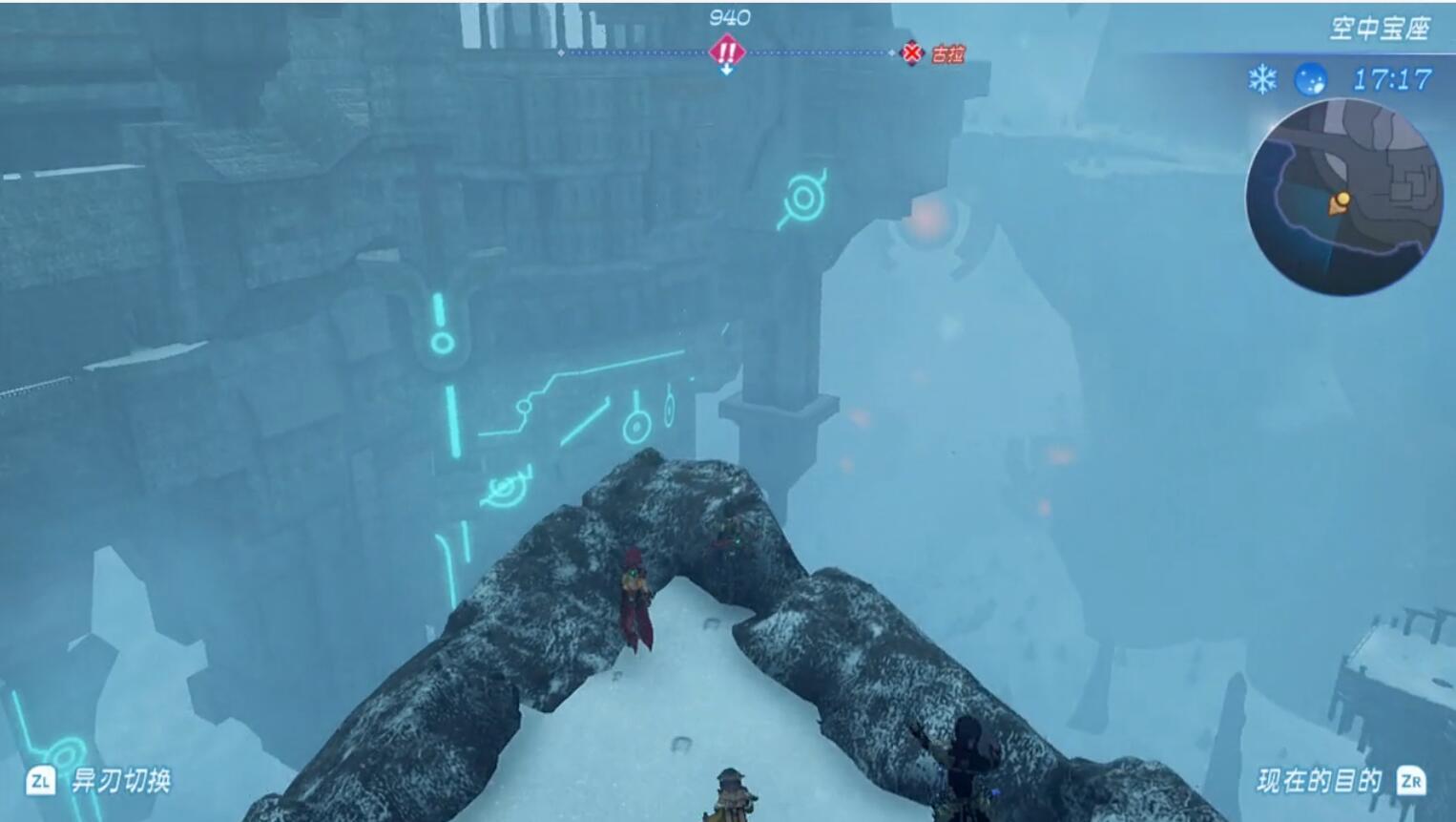The width and height of the screenshot is (1456, 822).
Task: Click the red X marker beside 古拉
Action: point(912,53)
